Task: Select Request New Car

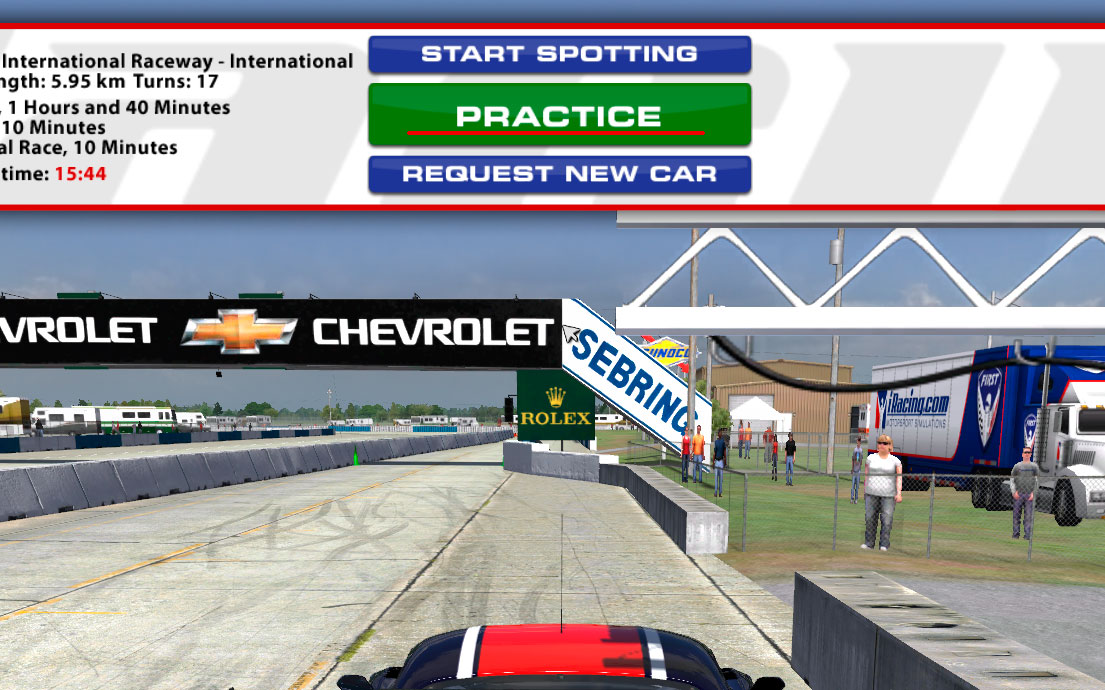Action: [x=559, y=174]
